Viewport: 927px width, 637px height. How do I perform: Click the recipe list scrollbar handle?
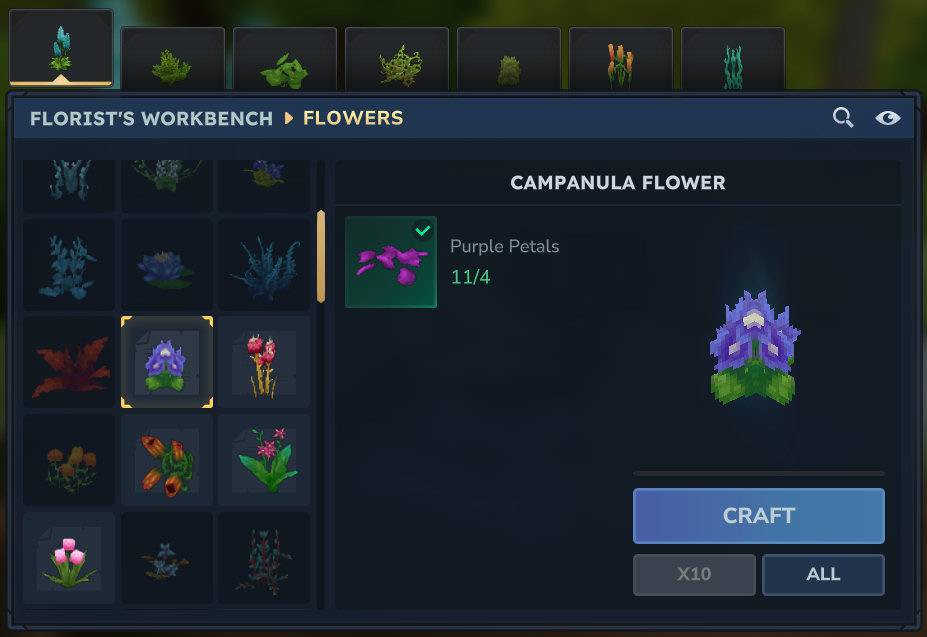pos(321,255)
